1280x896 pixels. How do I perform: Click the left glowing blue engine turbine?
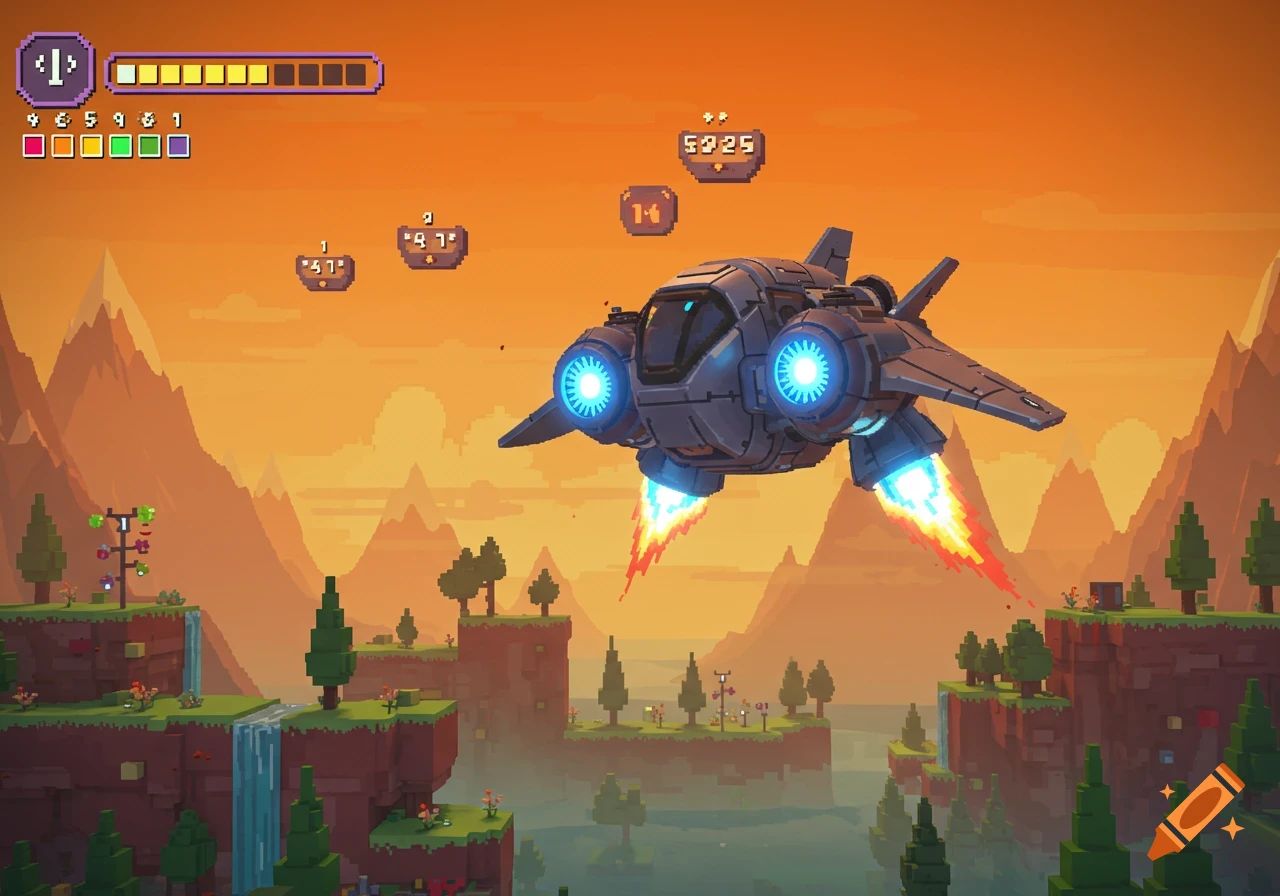(590, 386)
